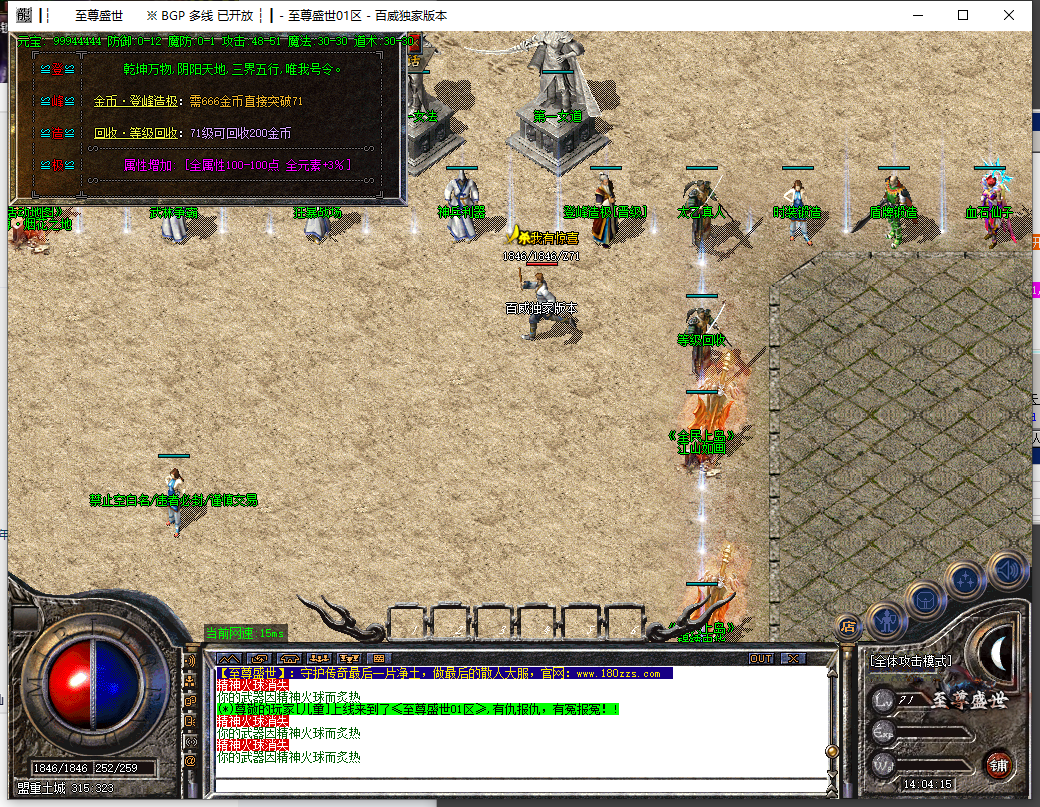This screenshot has width=1040, height=807.
Task: Click the red 铺 stall button
Action: [998, 763]
